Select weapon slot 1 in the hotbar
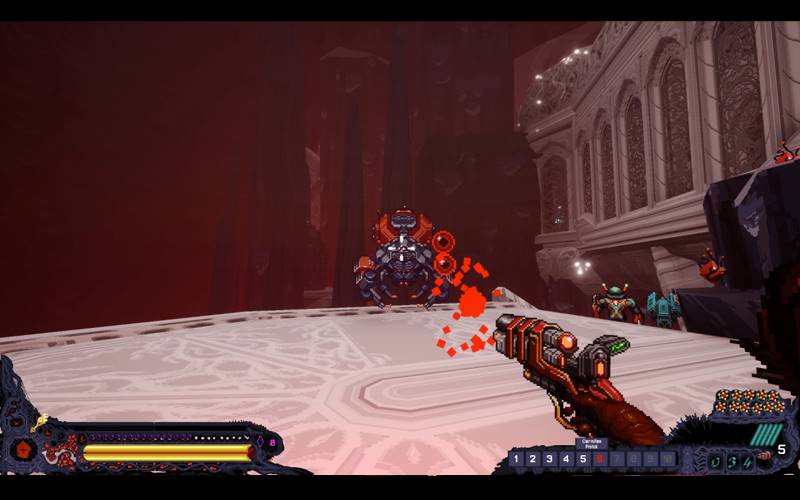The image size is (800, 500). pos(516,459)
